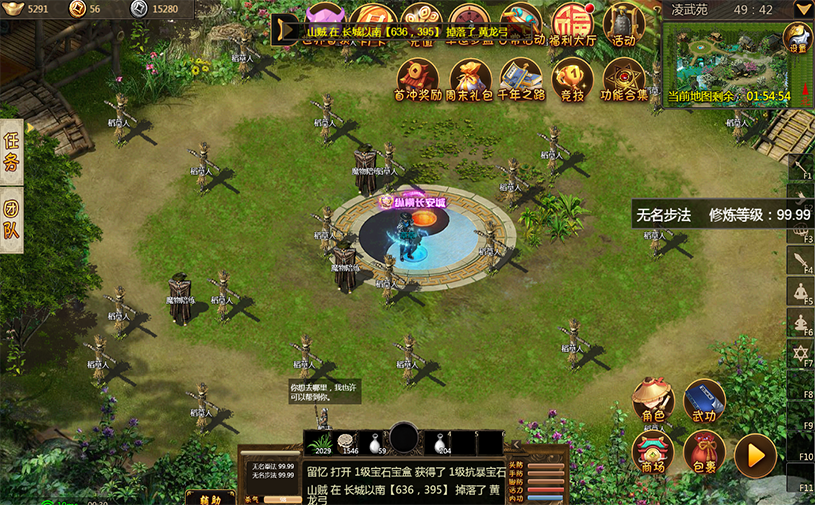Open the 武功 martial arts panel
This screenshot has height=505, width=815.
705,400
